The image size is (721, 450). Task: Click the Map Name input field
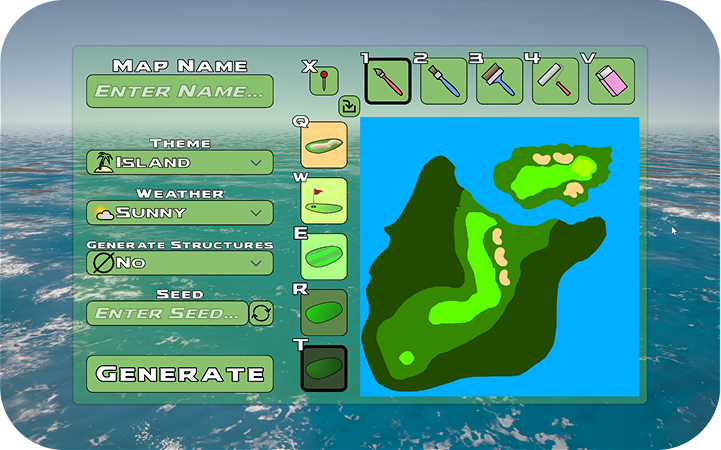[180, 91]
